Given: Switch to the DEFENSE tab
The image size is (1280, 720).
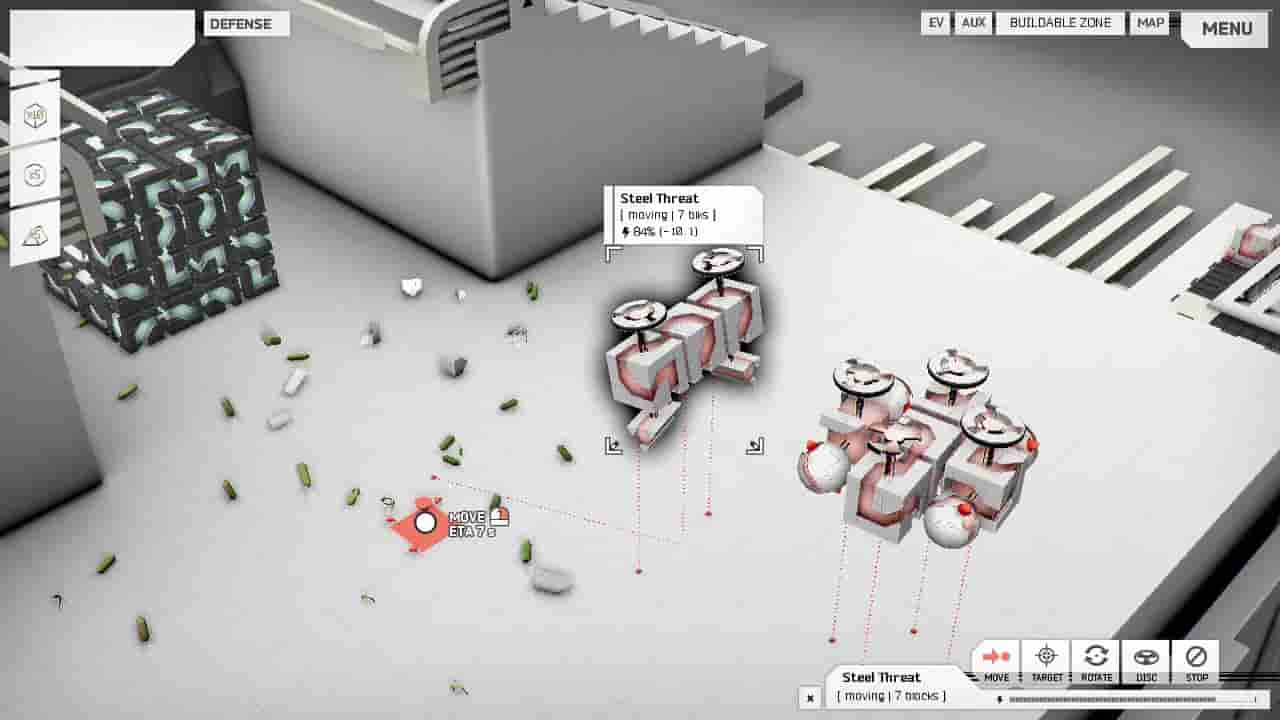Looking at the screenshot, I should pyautogui.click(x=246, y=24).
